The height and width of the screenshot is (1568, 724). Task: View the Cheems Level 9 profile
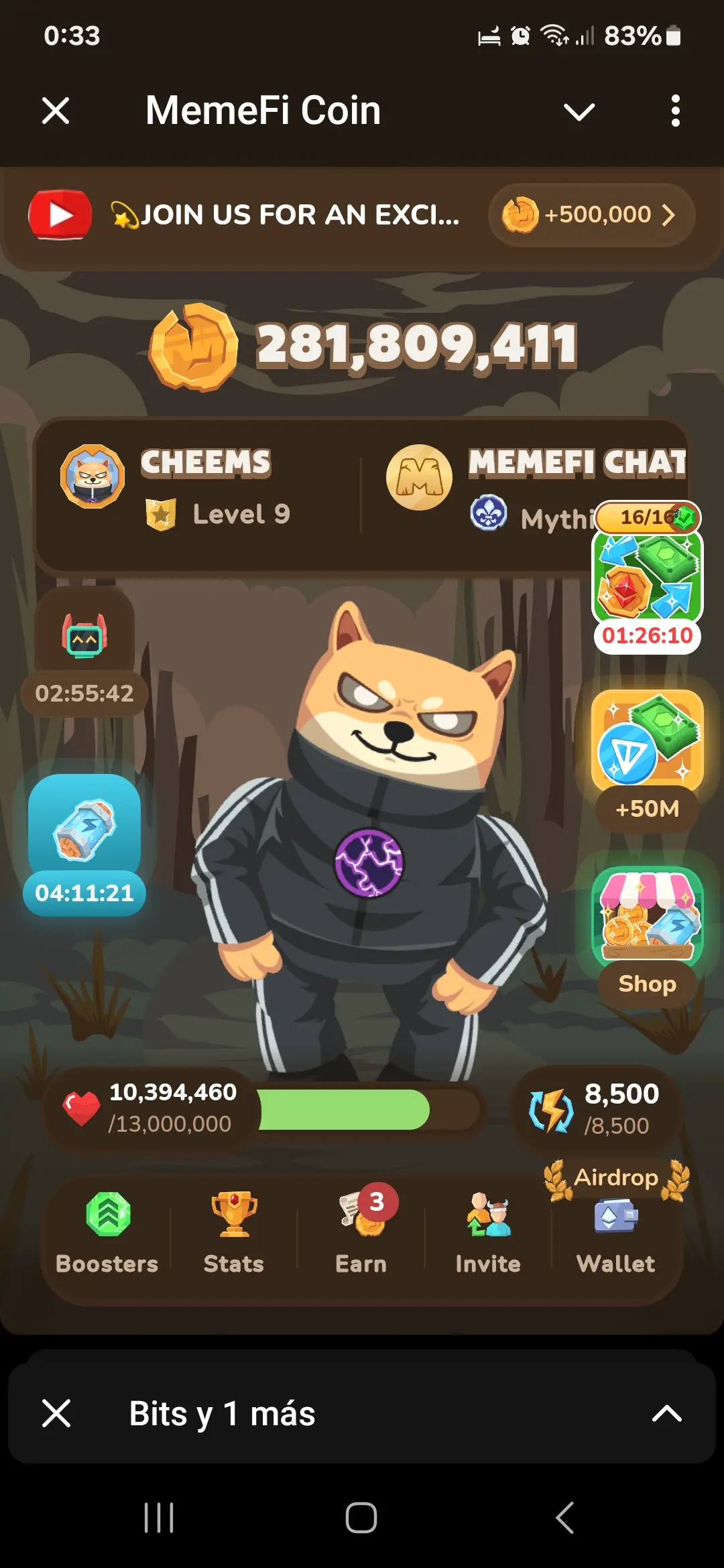coord(194,489)
